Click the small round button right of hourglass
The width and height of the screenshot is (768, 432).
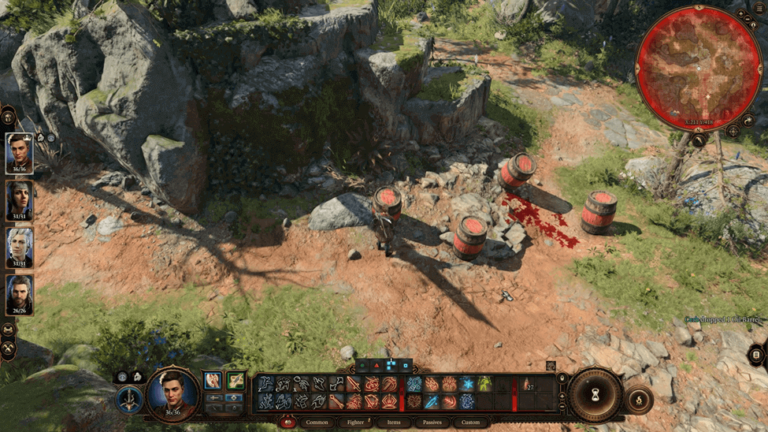coord(637,398)
